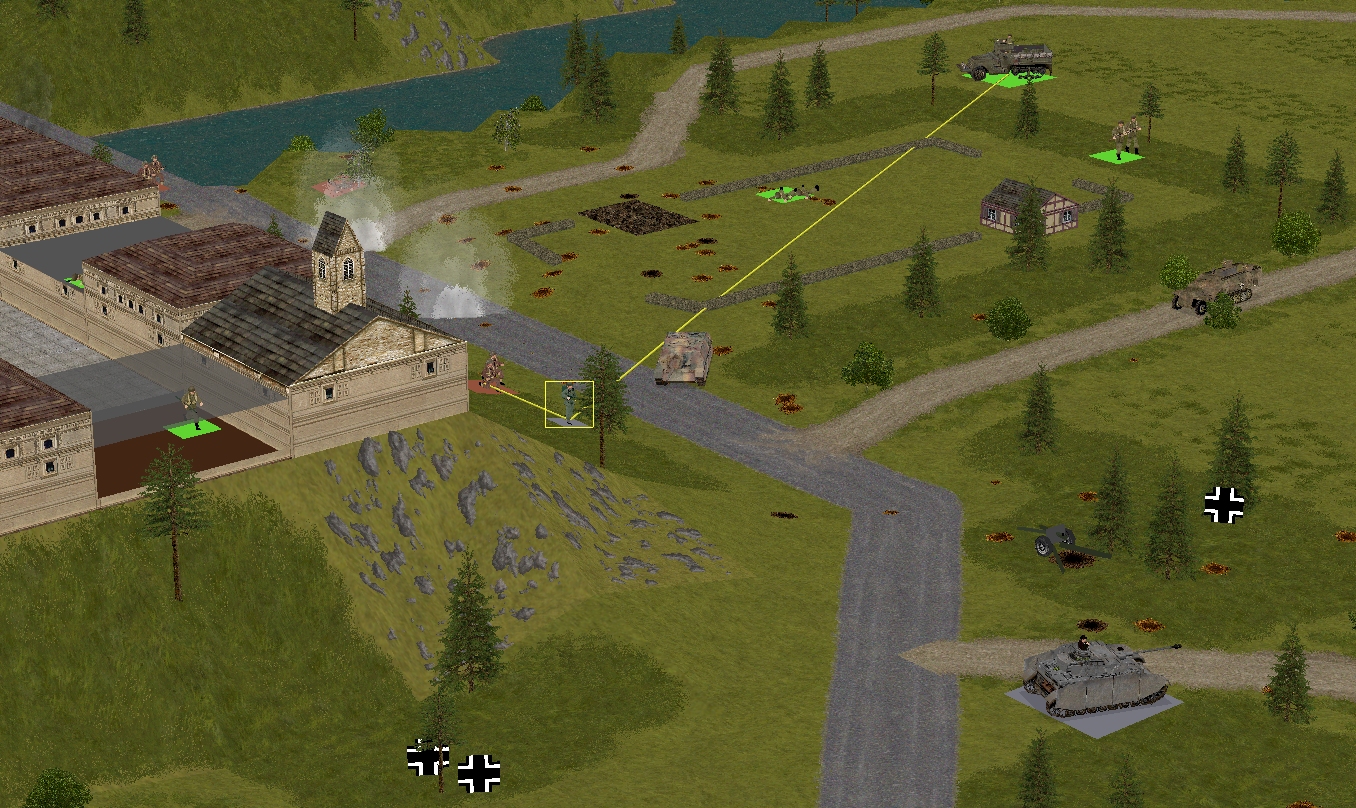Select the halftrack on the green base
The width and height of the screenshot is (1356, 808).
coord(1006,61)
